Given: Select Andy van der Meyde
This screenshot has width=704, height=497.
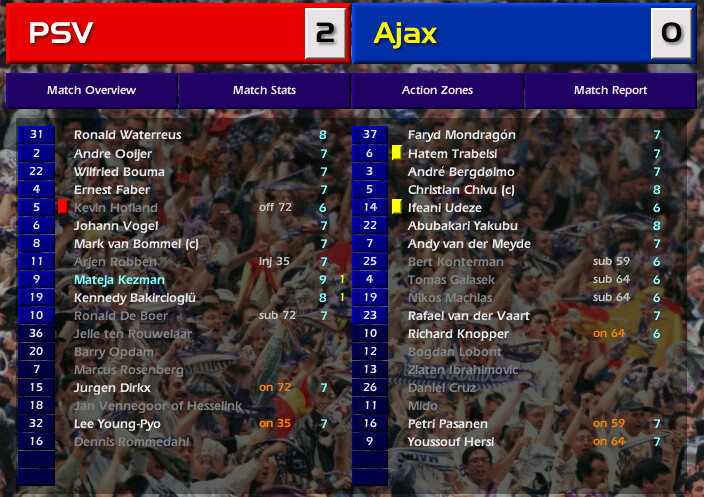Looking at the screenshot, I should [x=469, y=244].
